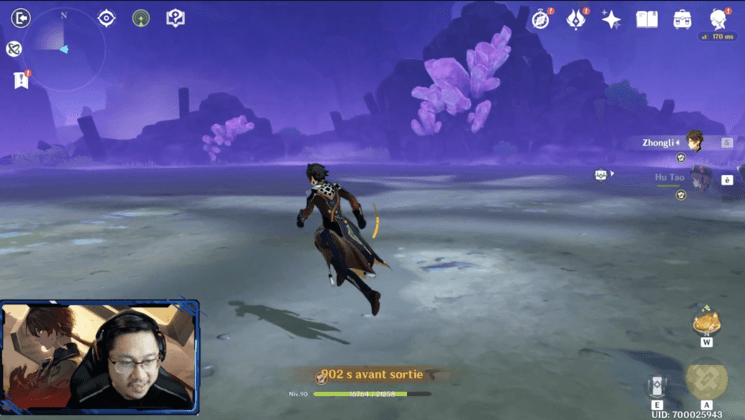Switch to Hu Tao in the party
The width and height of the screenshot is (745, 420).
pyautogui.click(x=698, y=178)
